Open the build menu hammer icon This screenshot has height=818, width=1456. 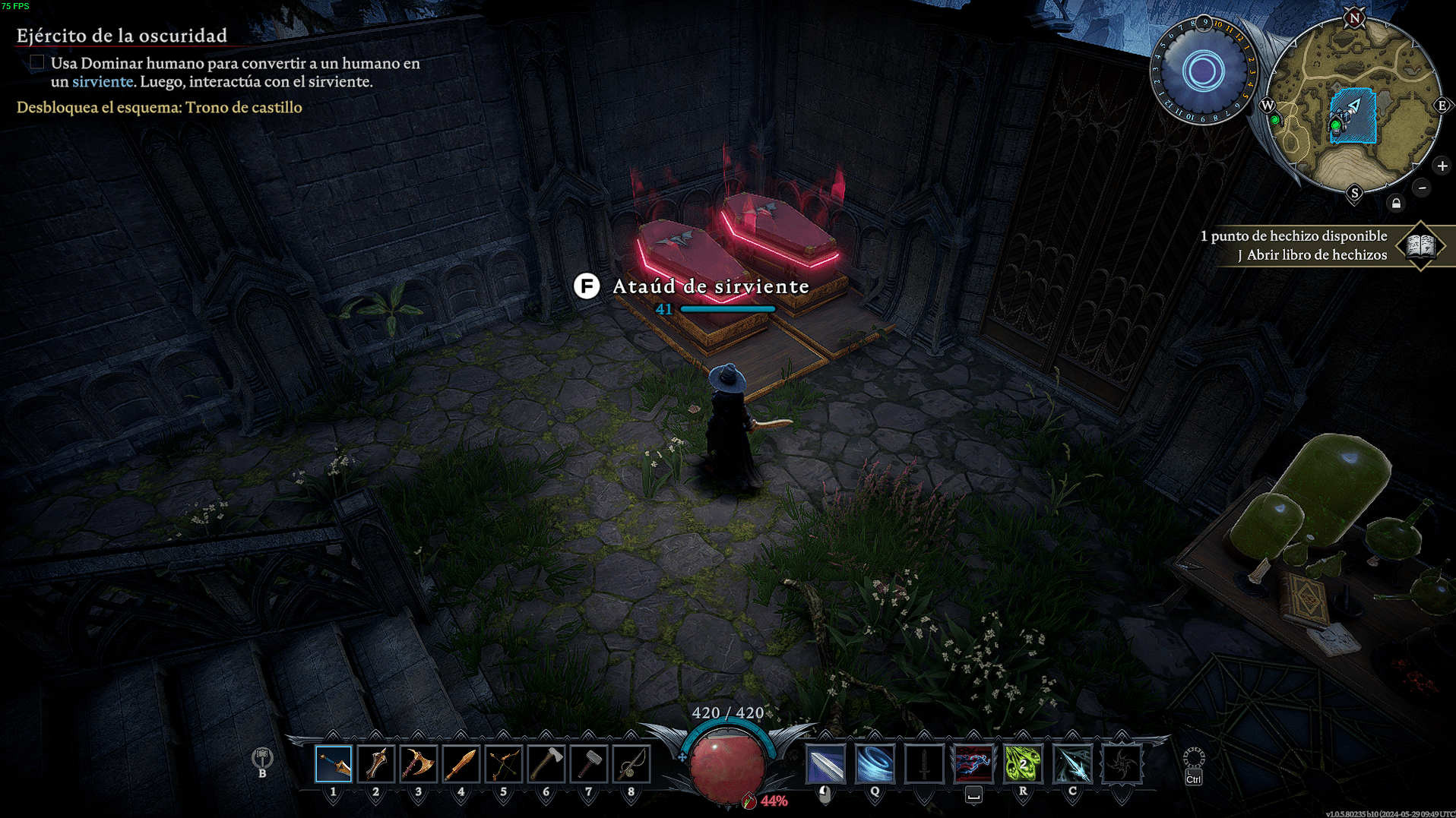pos(262,758)
